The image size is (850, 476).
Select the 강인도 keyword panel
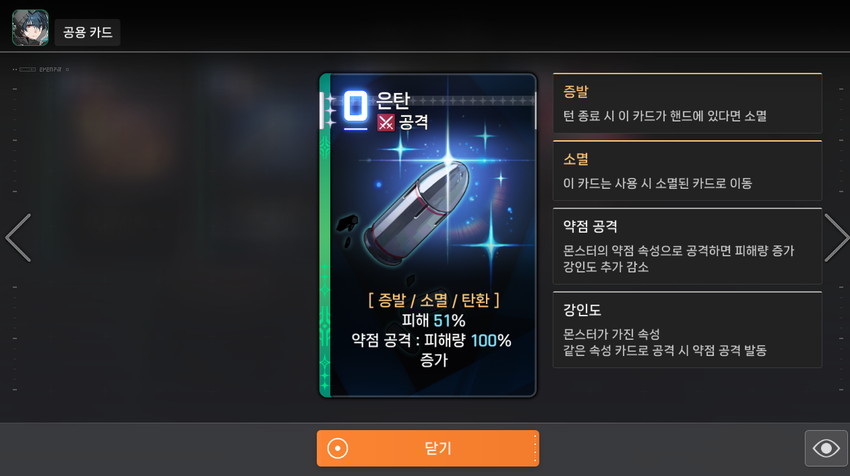[687, 329]
